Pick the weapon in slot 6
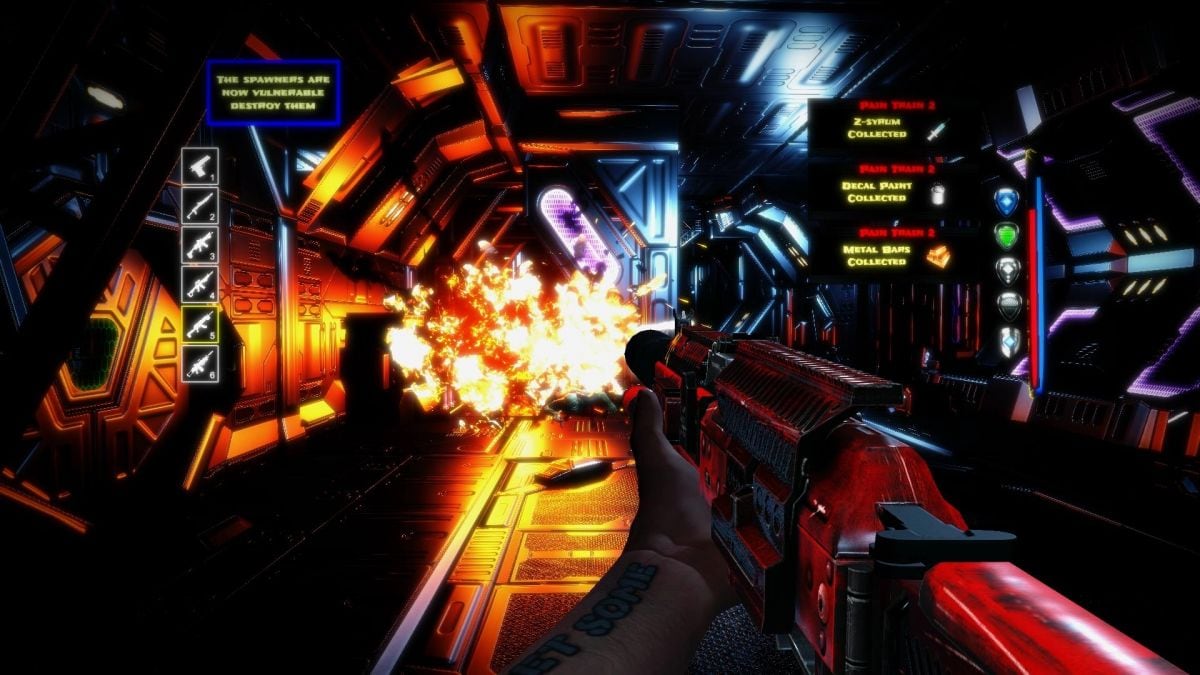 [x=200, y=362]
